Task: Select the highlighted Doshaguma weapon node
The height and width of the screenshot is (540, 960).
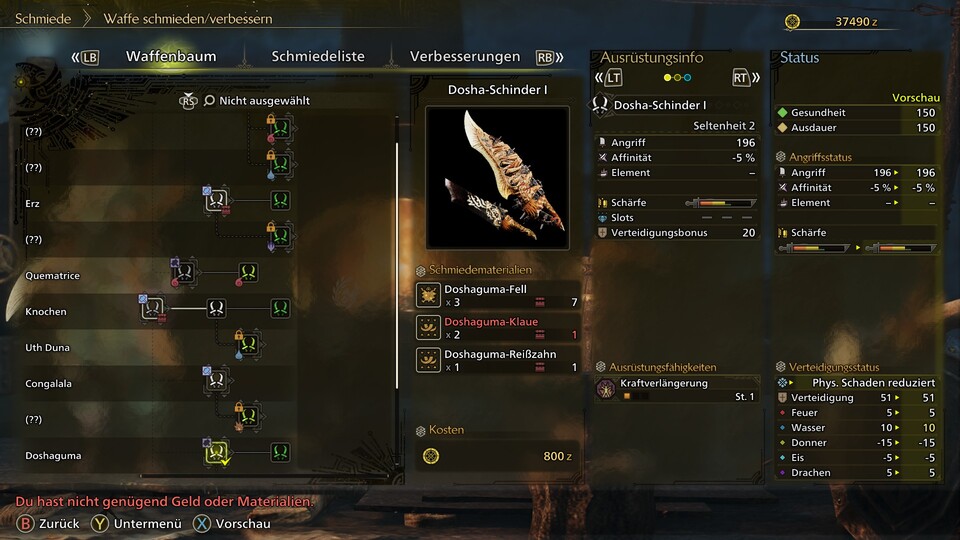Action: point(216,453)
